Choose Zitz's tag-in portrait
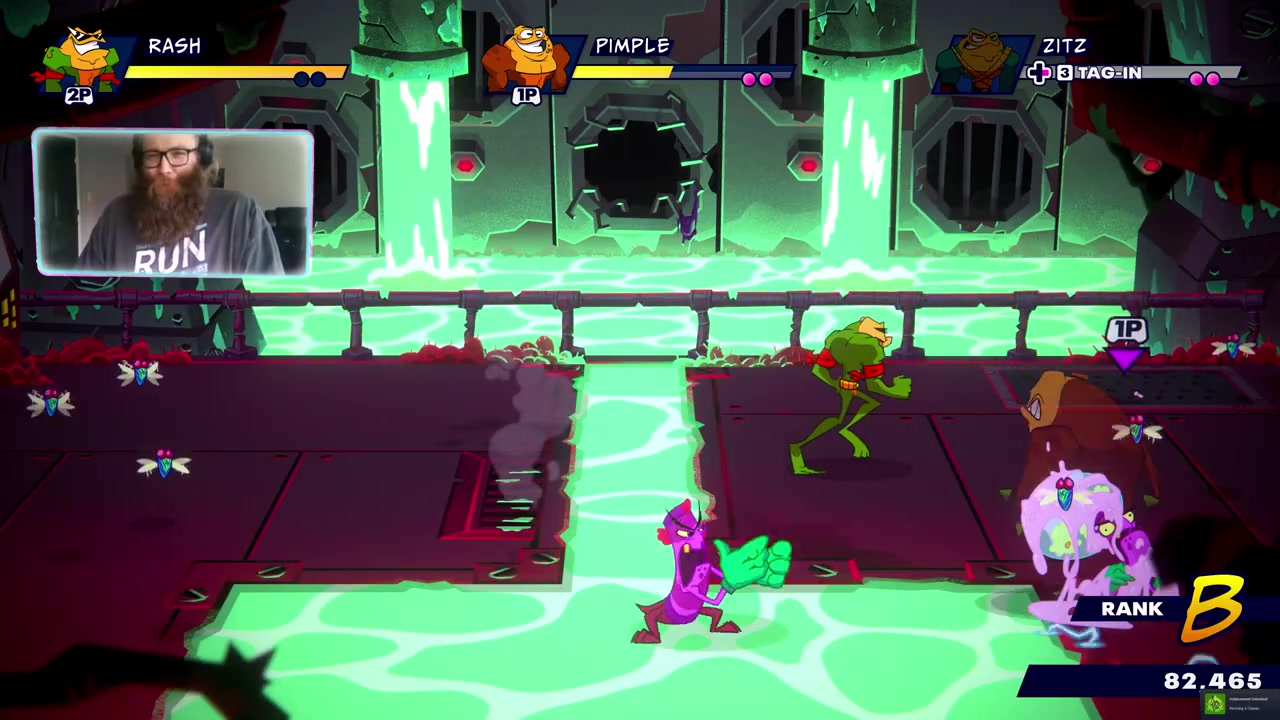The image size is (1280, 720). click(x=980, y=62)
